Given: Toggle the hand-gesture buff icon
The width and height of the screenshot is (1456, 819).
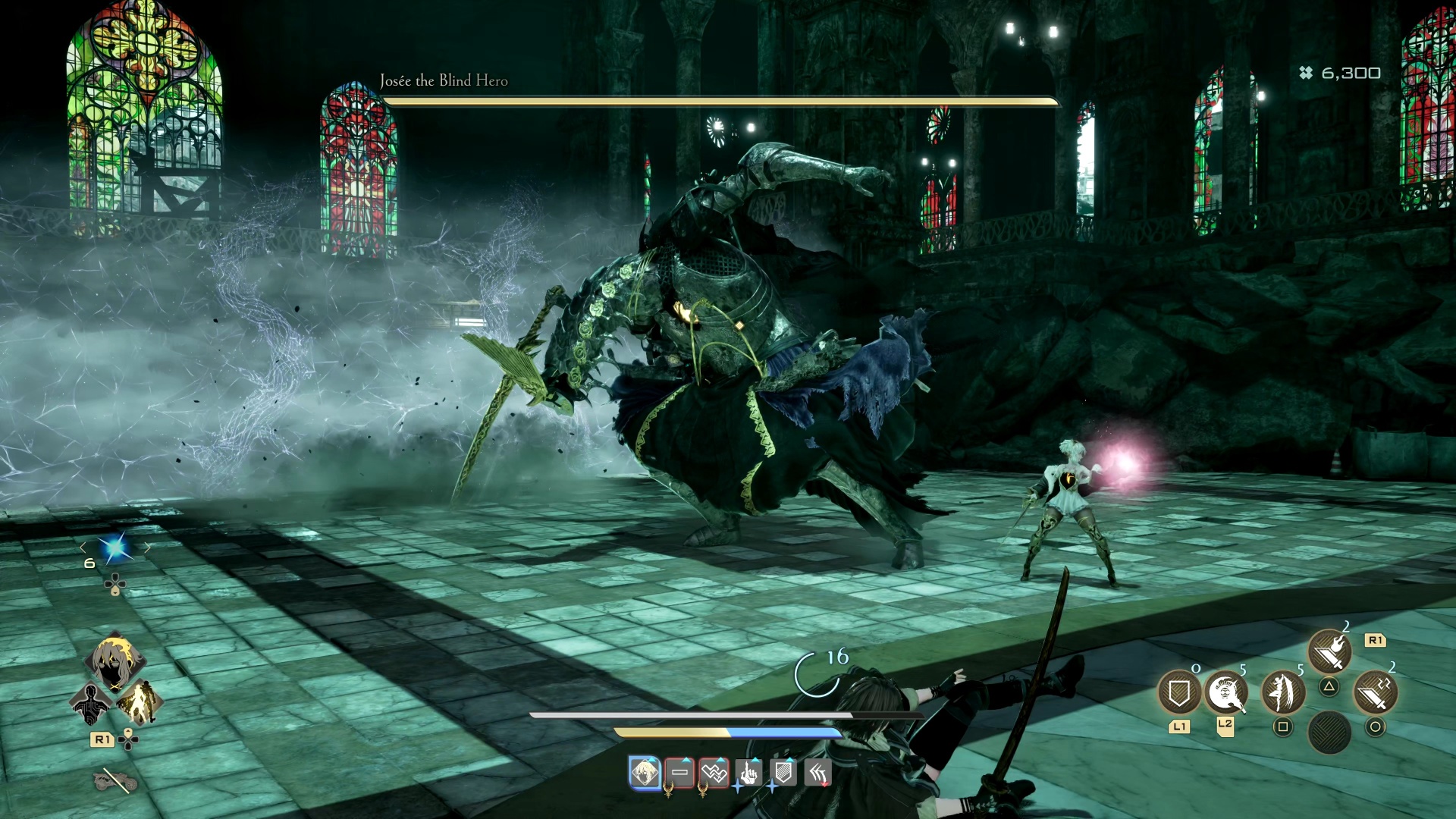Looking at the screenshot, I should (748, 773).
